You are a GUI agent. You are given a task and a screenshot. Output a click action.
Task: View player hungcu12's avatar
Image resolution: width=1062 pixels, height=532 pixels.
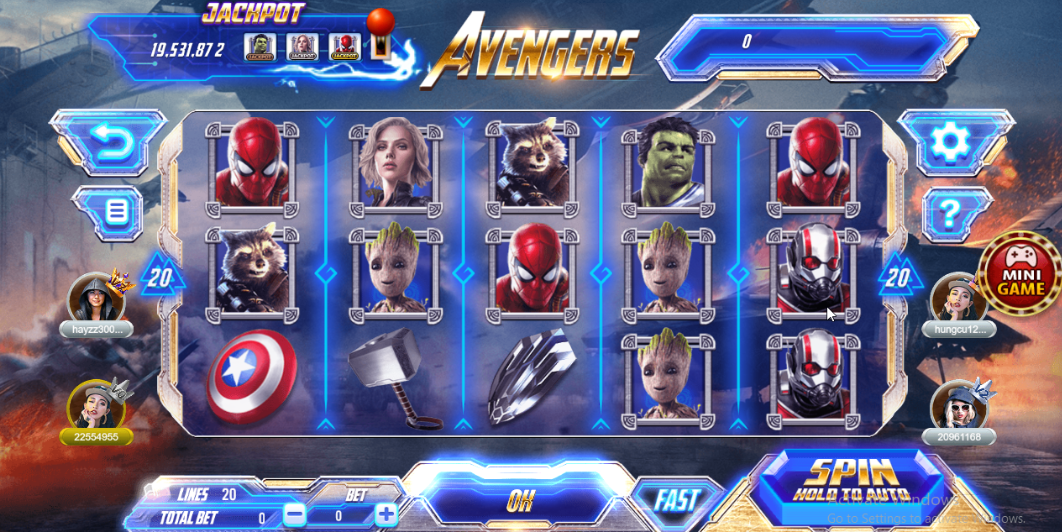point(958,298)
